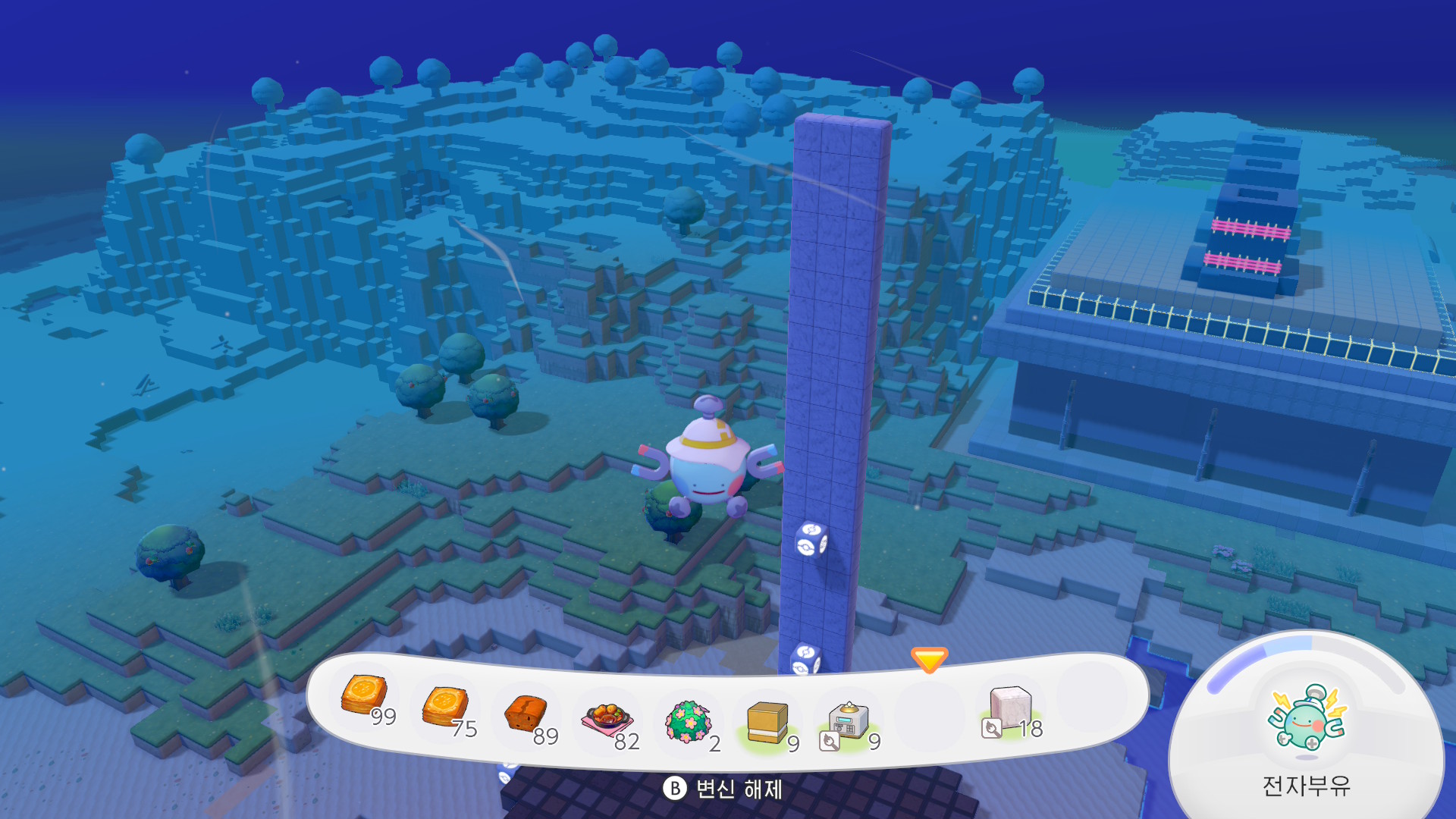Select the pastry stack of 75
This screenshot has width=1456, height=819.
coord(444,707)
